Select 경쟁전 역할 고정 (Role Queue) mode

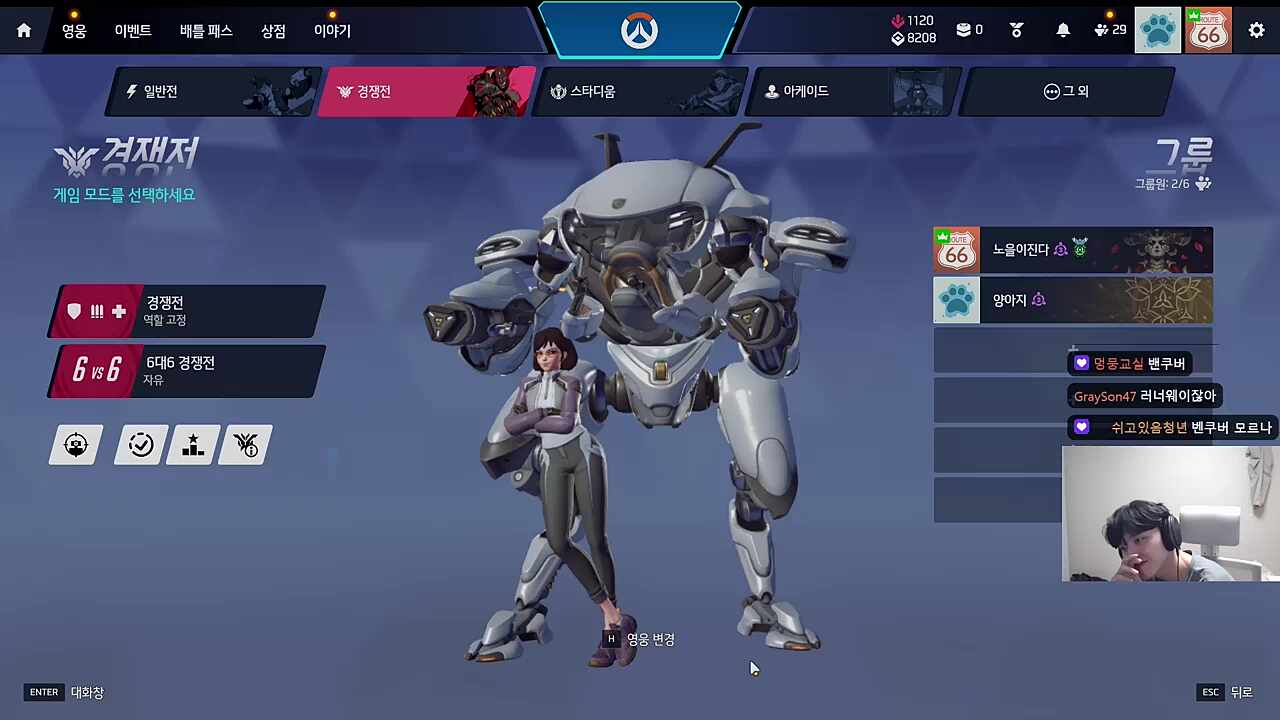pos(188,311)
